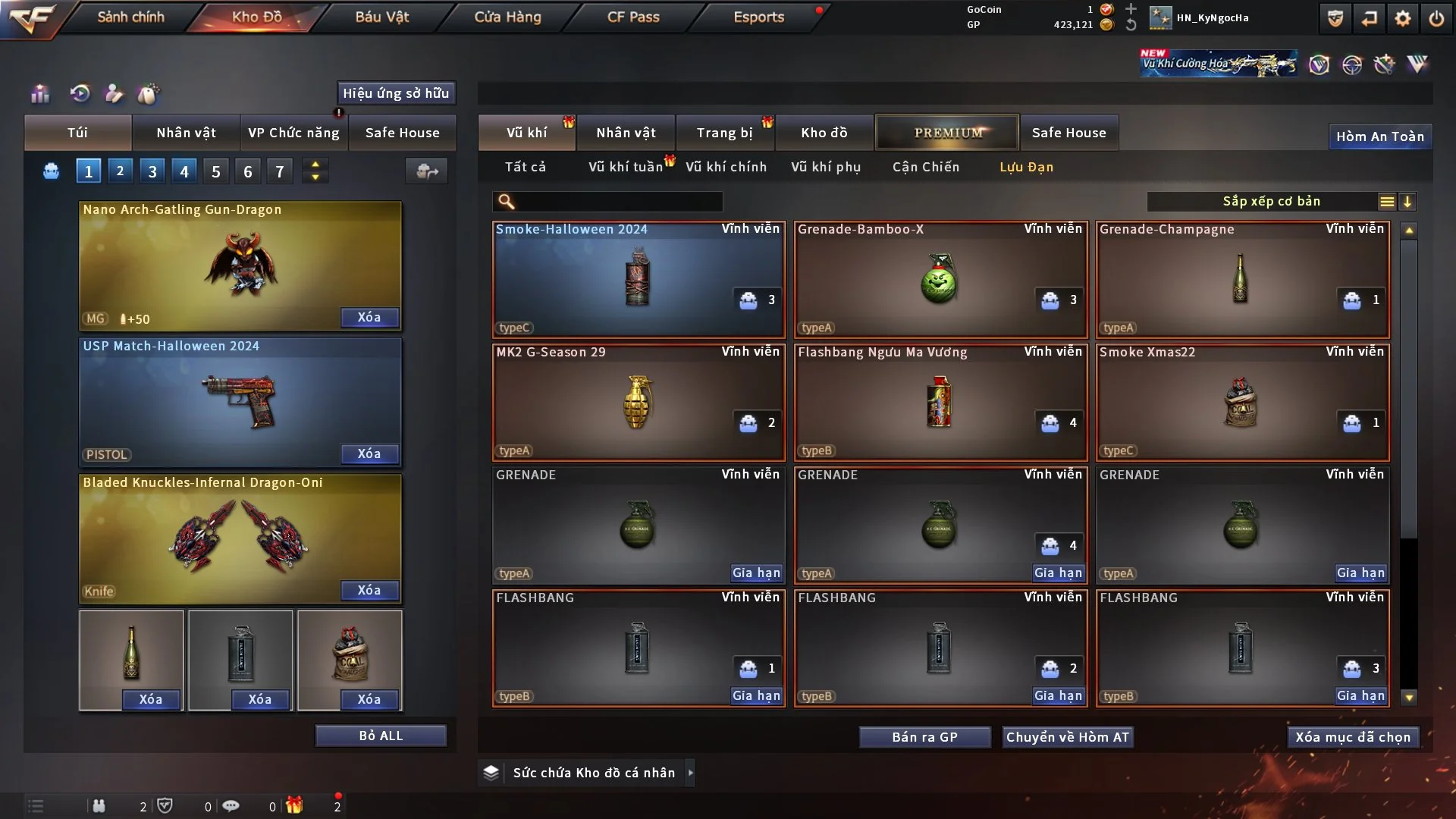Open the Sảnh chính lobby menu
1456x819 pixels.
point(130,17)
